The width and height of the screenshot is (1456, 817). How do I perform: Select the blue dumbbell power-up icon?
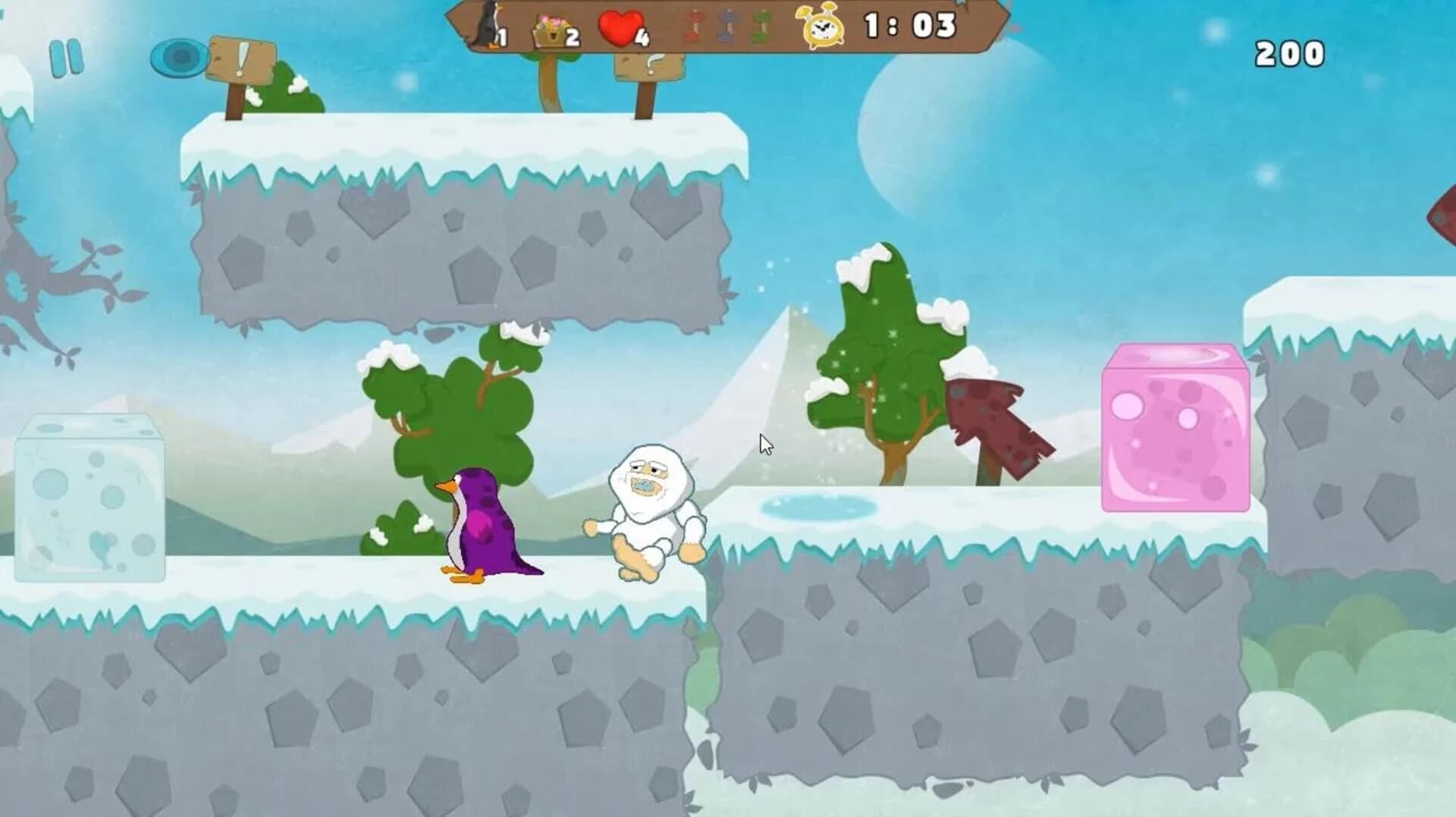click(x=726, y=24)
